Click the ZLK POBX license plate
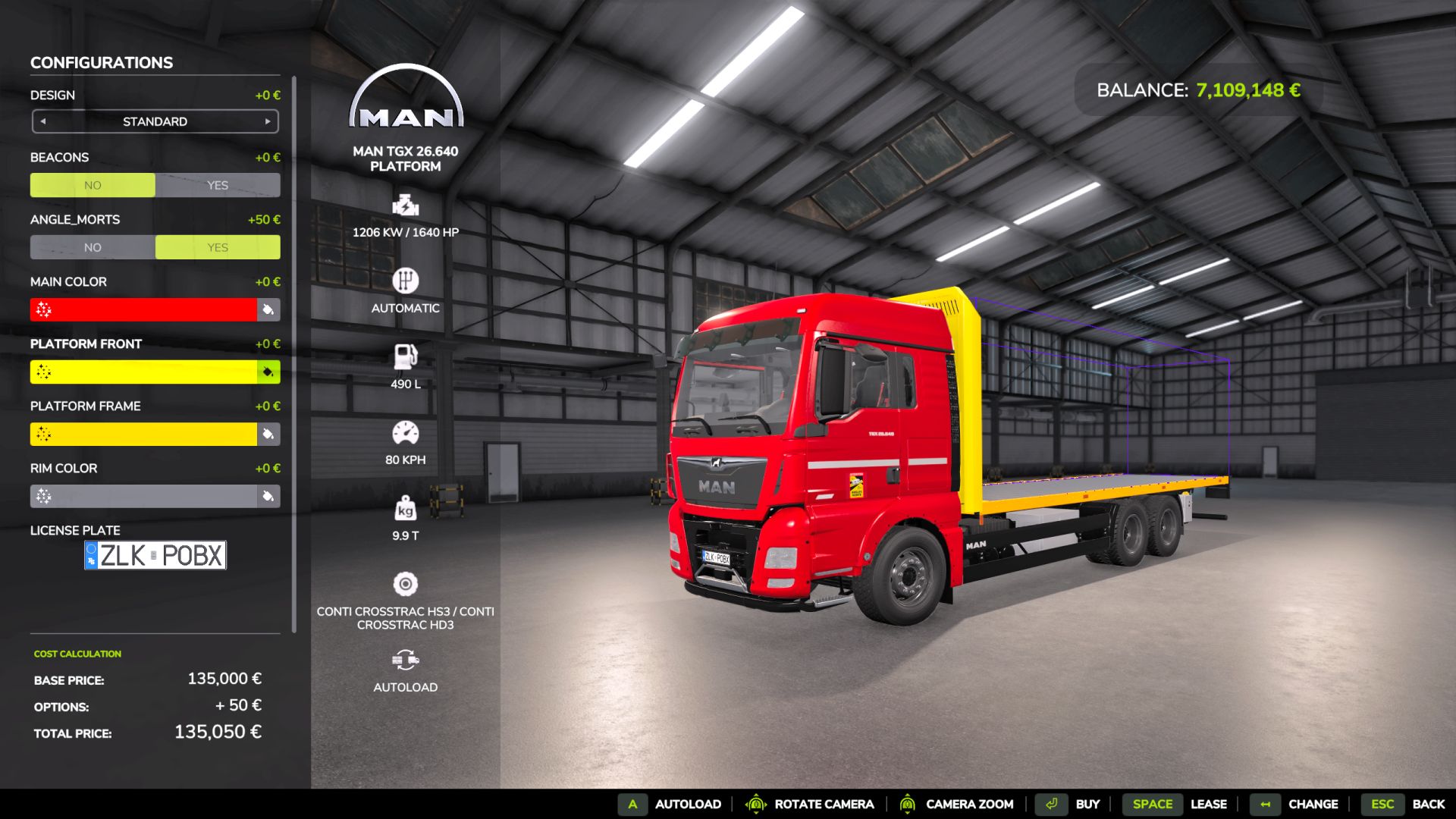1456x819 pixels. (x=155, y=554)
